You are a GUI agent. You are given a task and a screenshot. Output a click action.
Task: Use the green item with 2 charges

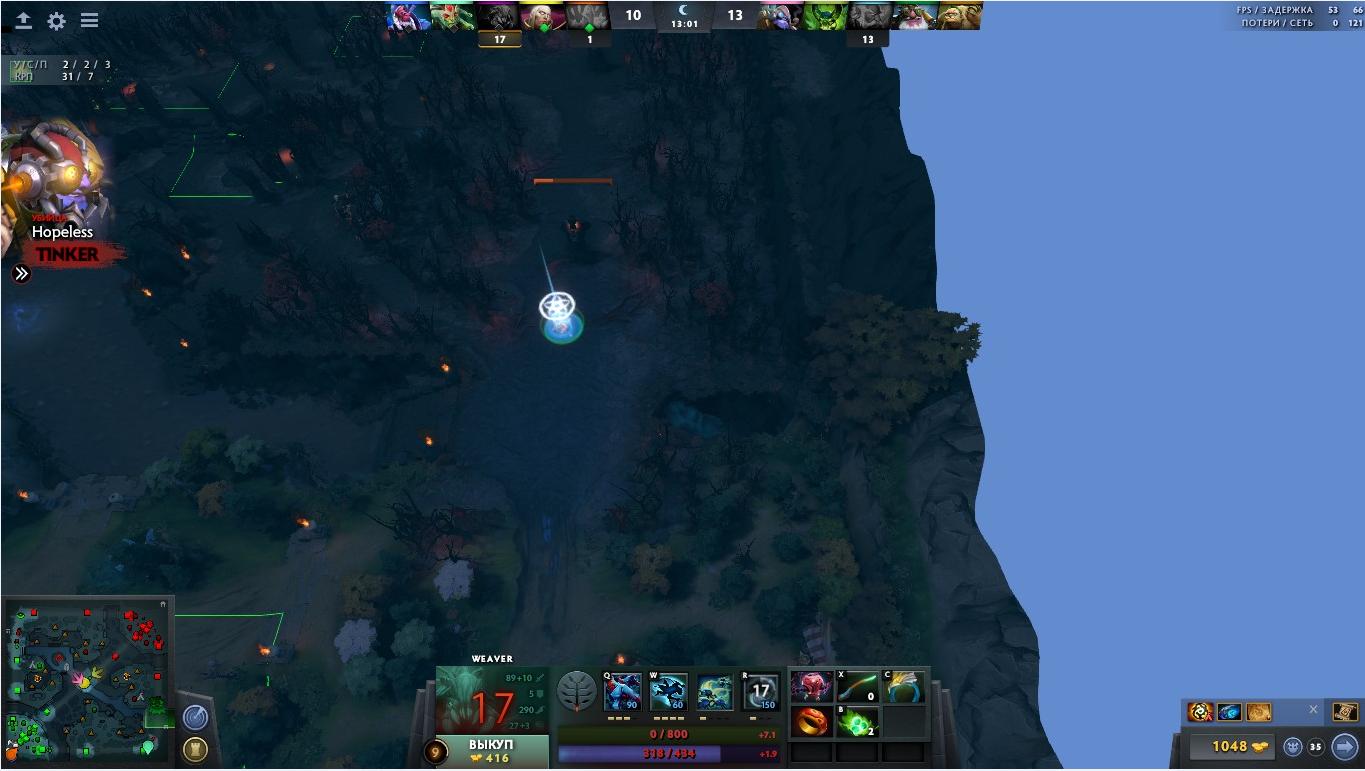[x=858, y=721]
